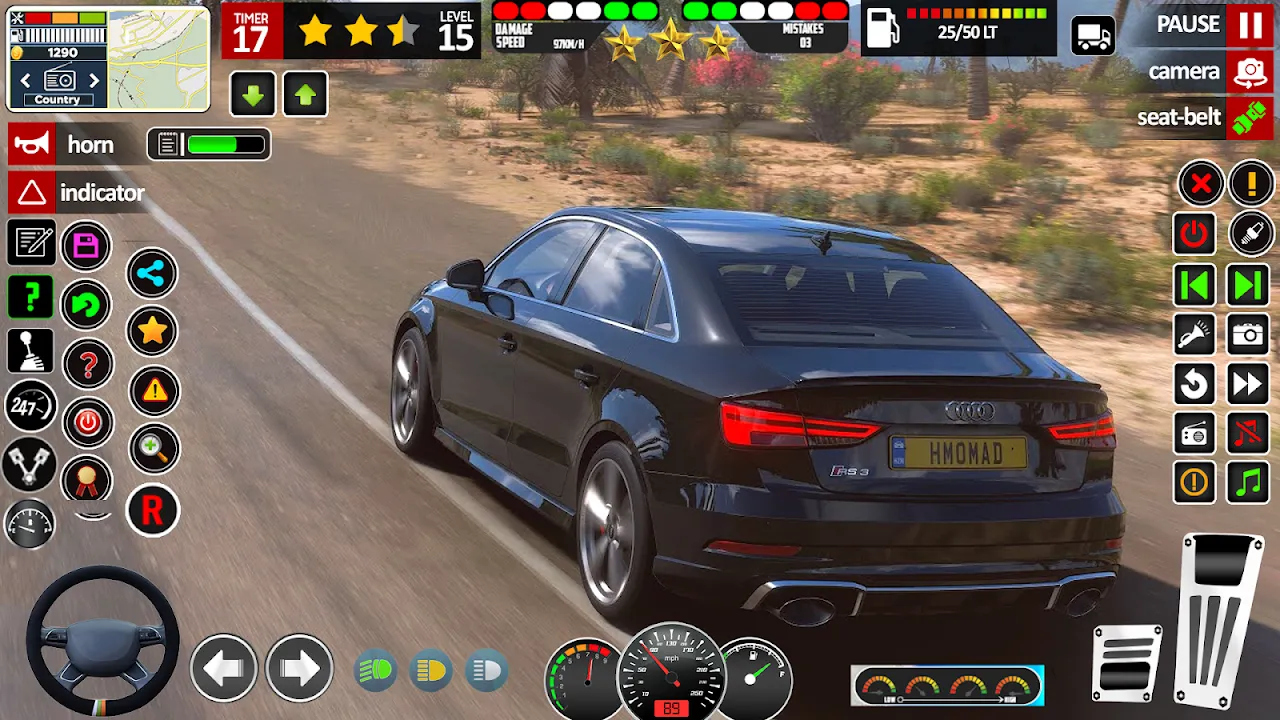This screenshot has height=720, width=1280.
Task: Click the delivery truck icon
Action: click(1093, 36)
